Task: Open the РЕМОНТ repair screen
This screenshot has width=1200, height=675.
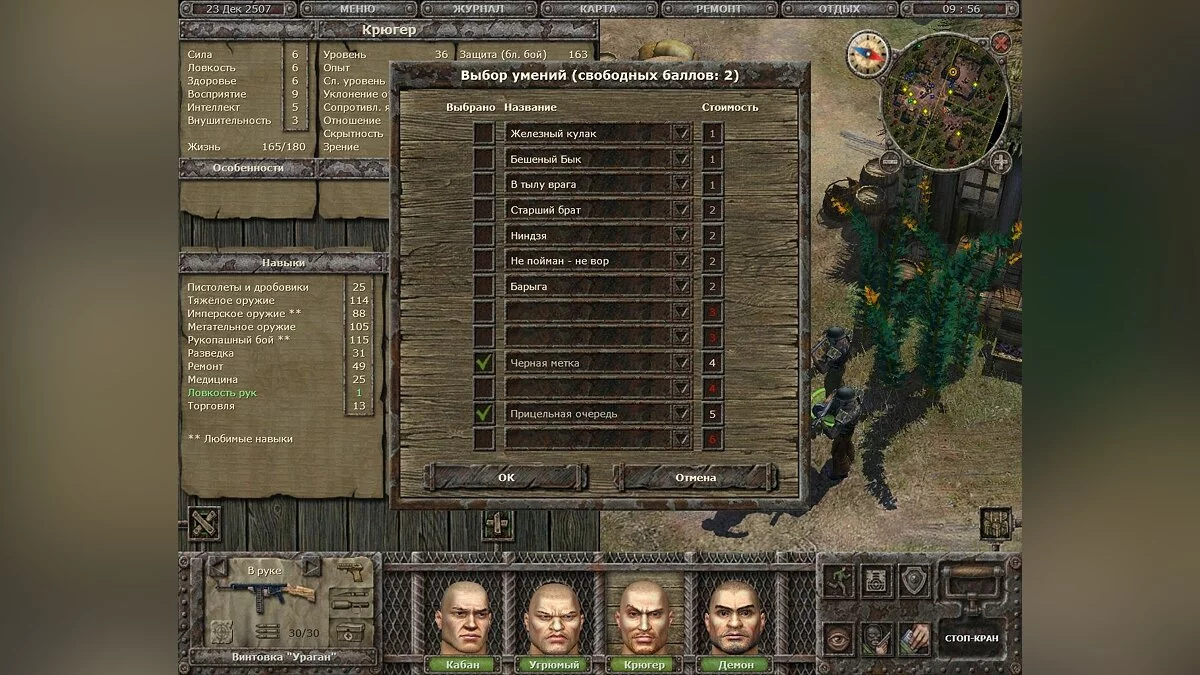Action: 718,9
